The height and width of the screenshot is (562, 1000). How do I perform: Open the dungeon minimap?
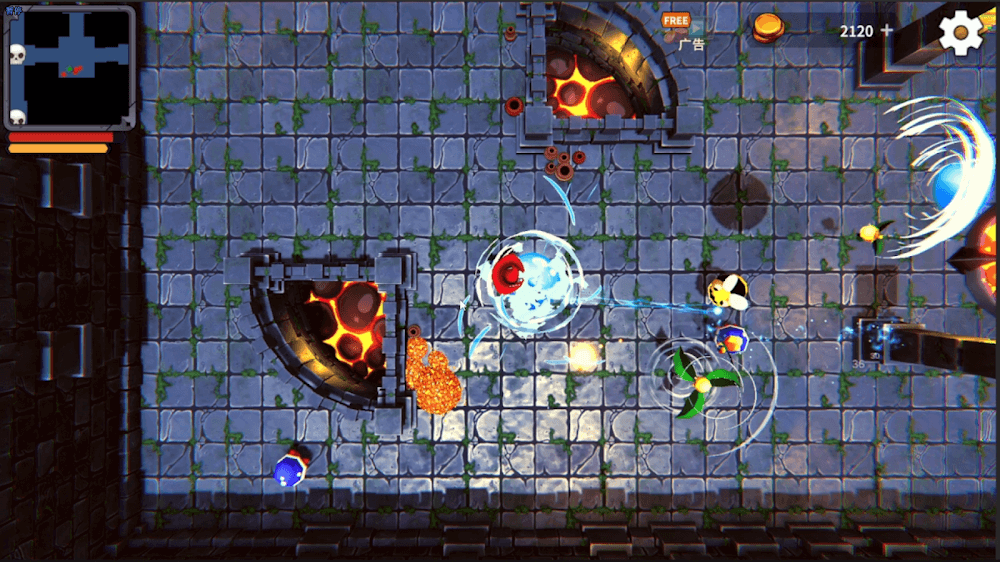click(70, 66)
